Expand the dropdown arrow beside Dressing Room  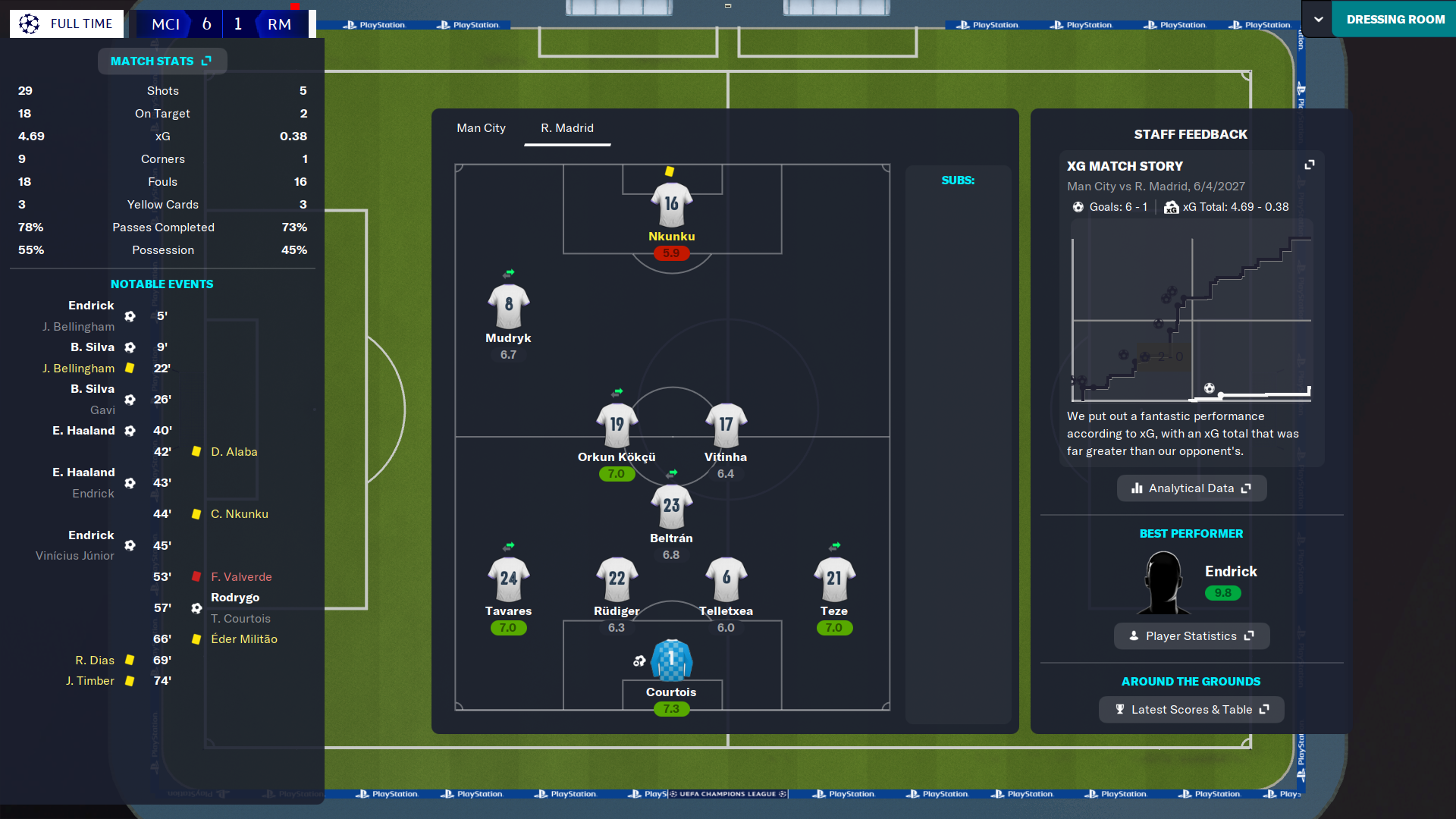1319,20
